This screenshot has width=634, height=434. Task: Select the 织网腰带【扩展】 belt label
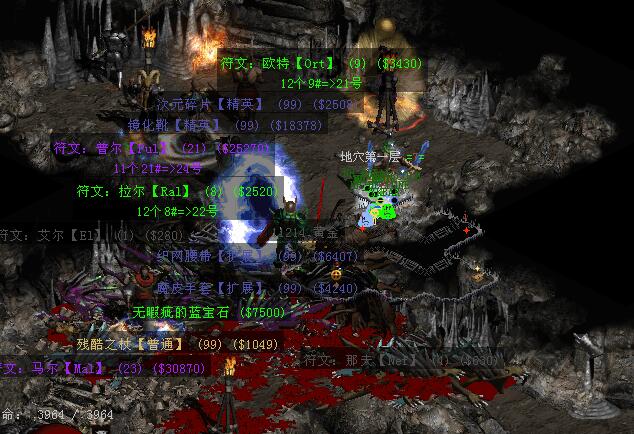coord(243,257)
